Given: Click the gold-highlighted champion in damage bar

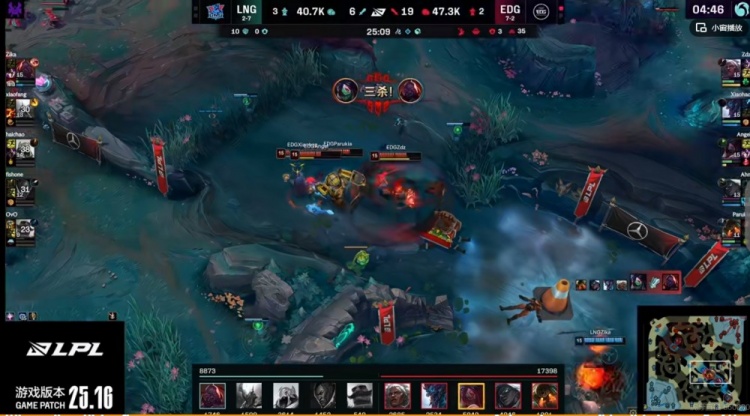Looking at the screenshot, I should click(471, 395).
